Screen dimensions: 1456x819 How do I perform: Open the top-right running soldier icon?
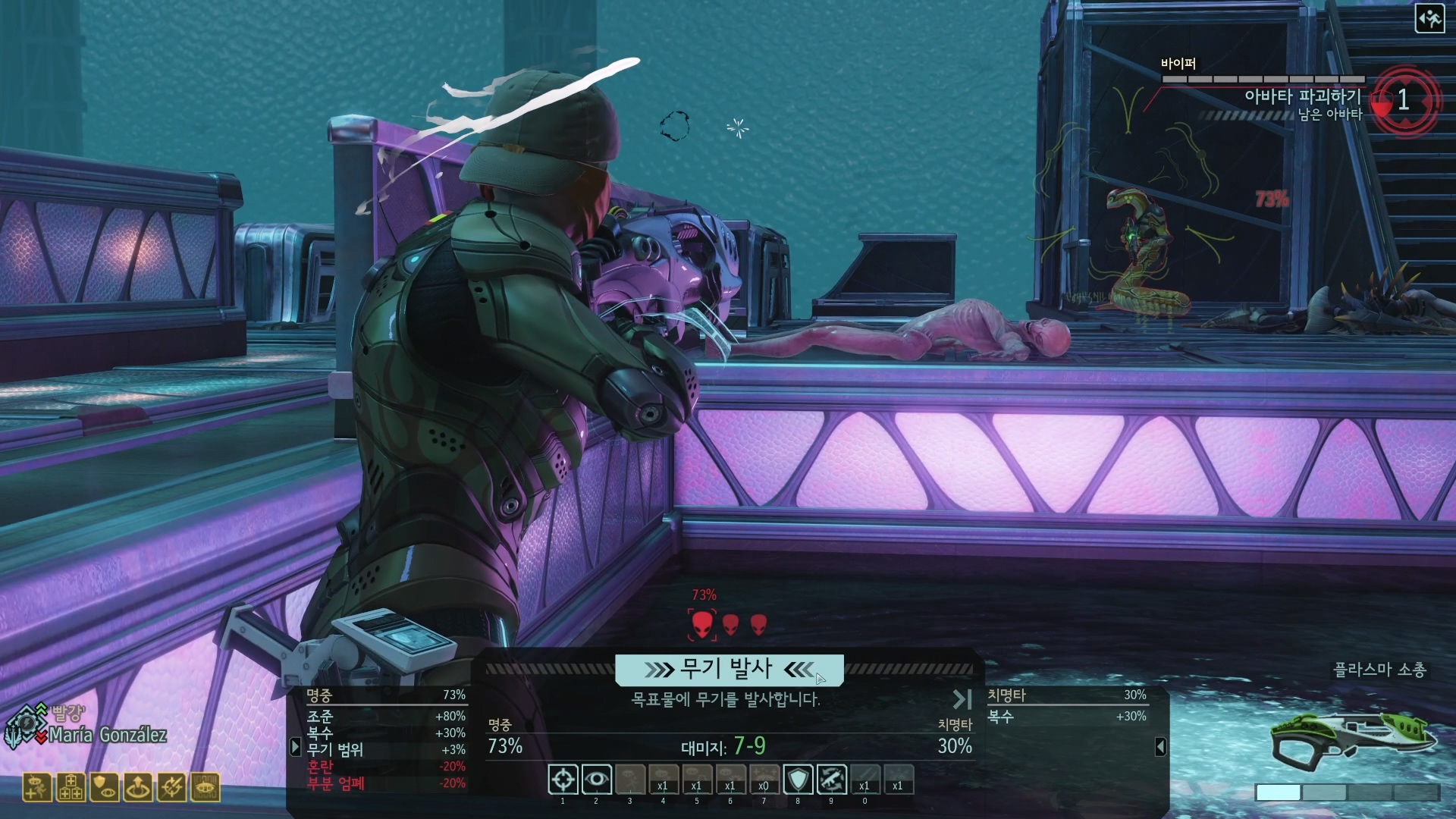1429,19
